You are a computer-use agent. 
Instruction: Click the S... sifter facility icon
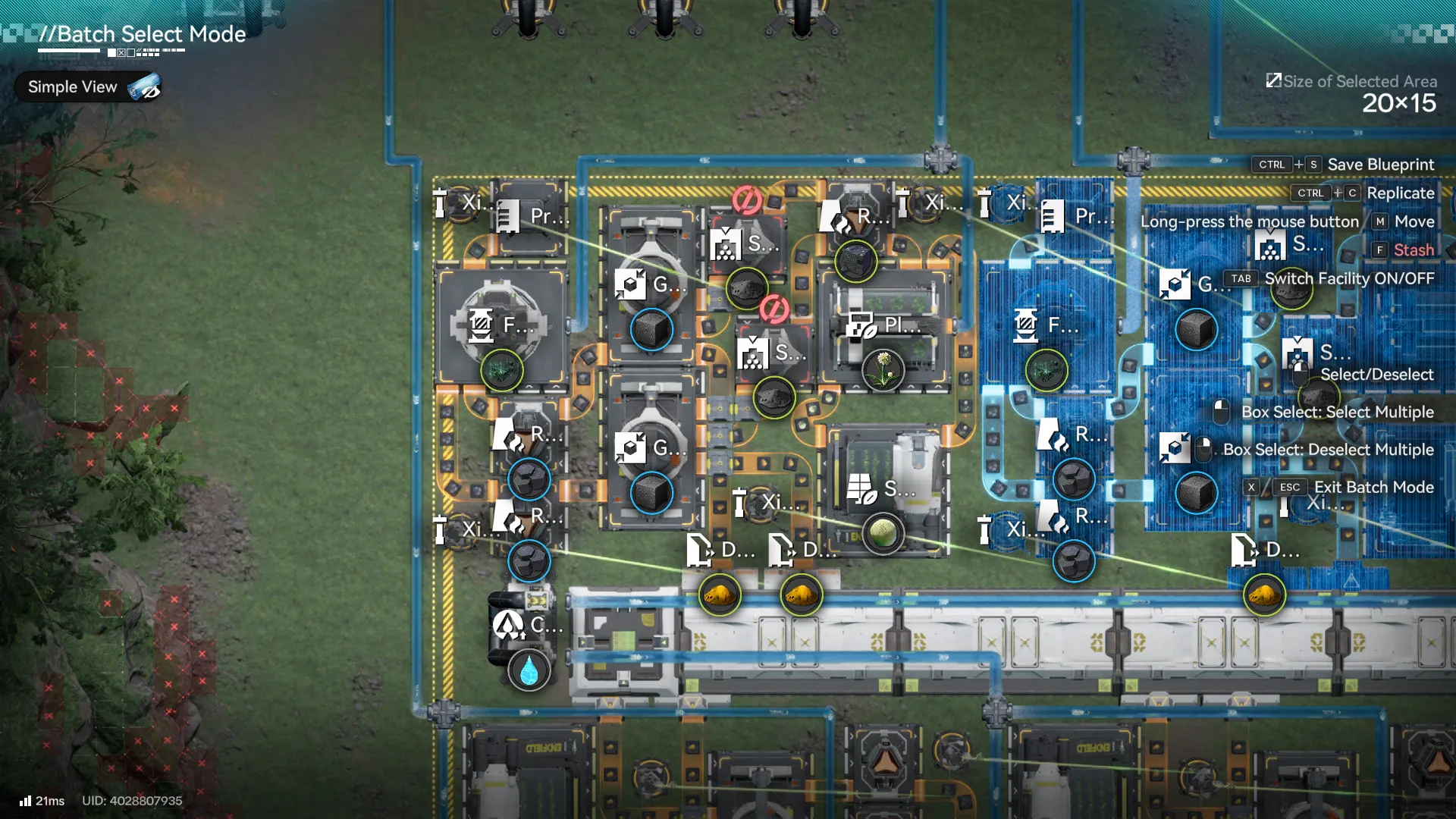pyautogui.click(x=726, y=246)
